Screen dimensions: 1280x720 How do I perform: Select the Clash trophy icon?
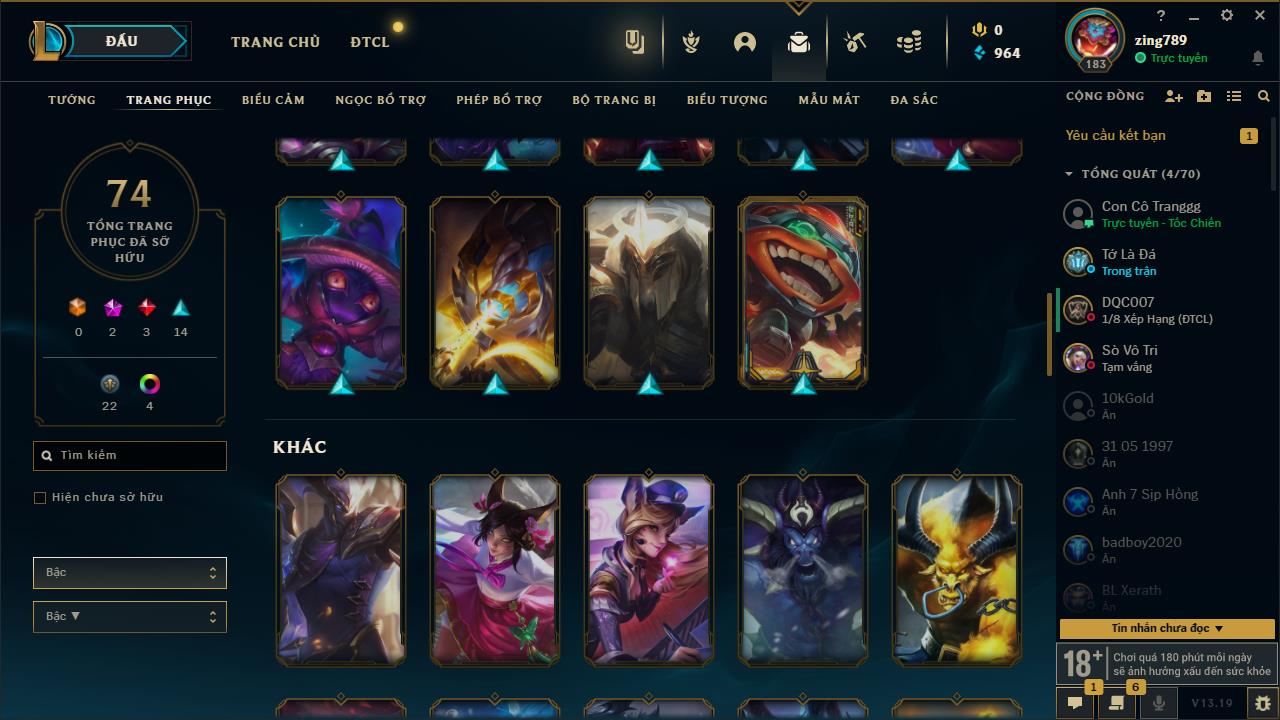690,42
